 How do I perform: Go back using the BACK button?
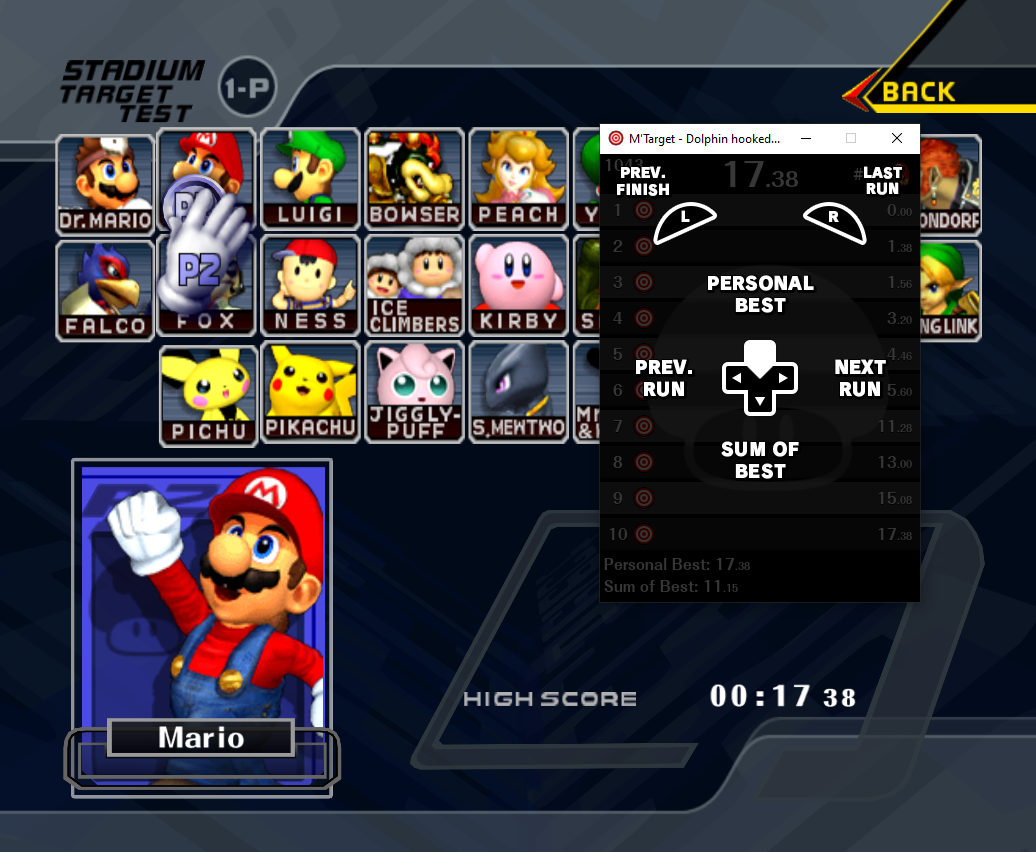(x=917, y=92)
